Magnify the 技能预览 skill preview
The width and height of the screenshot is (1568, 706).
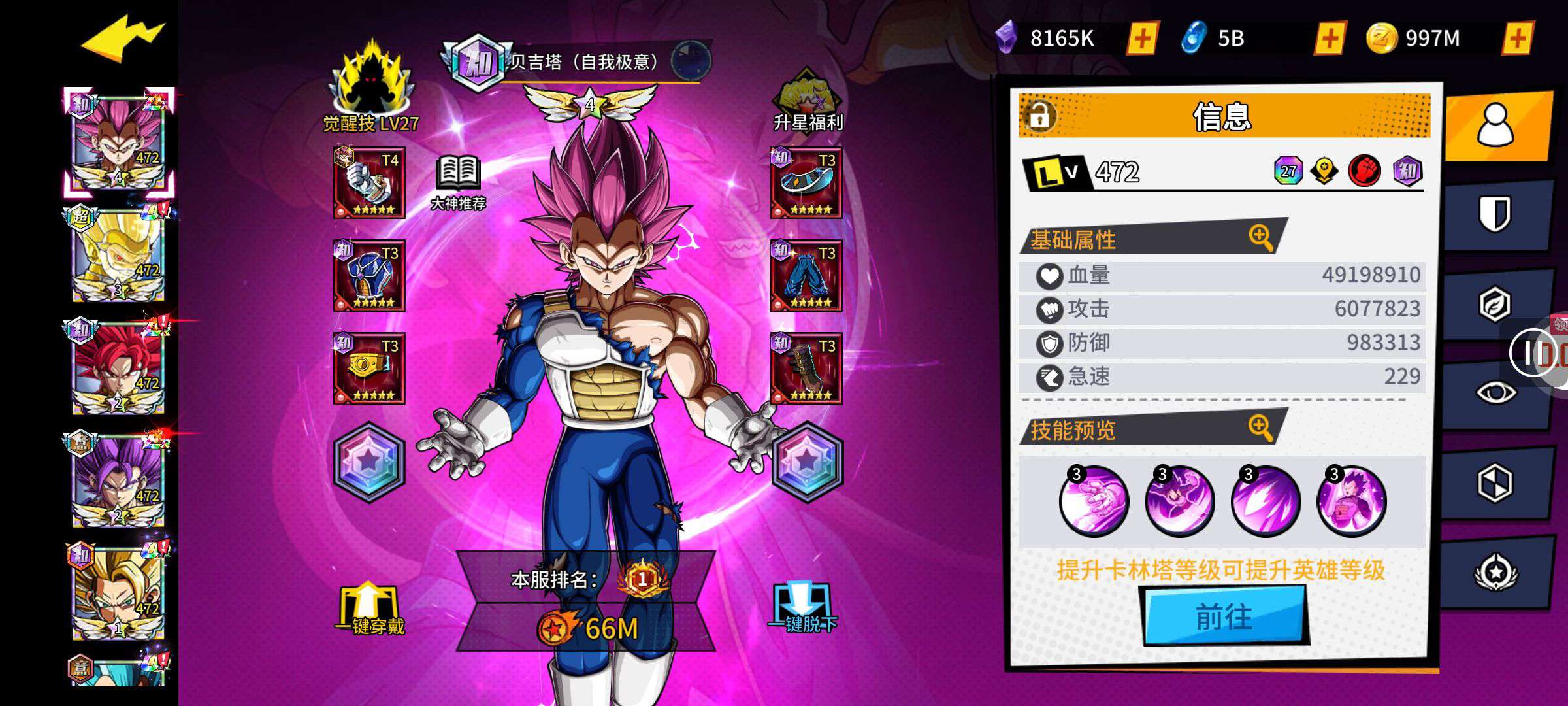tap(1260, 428)
